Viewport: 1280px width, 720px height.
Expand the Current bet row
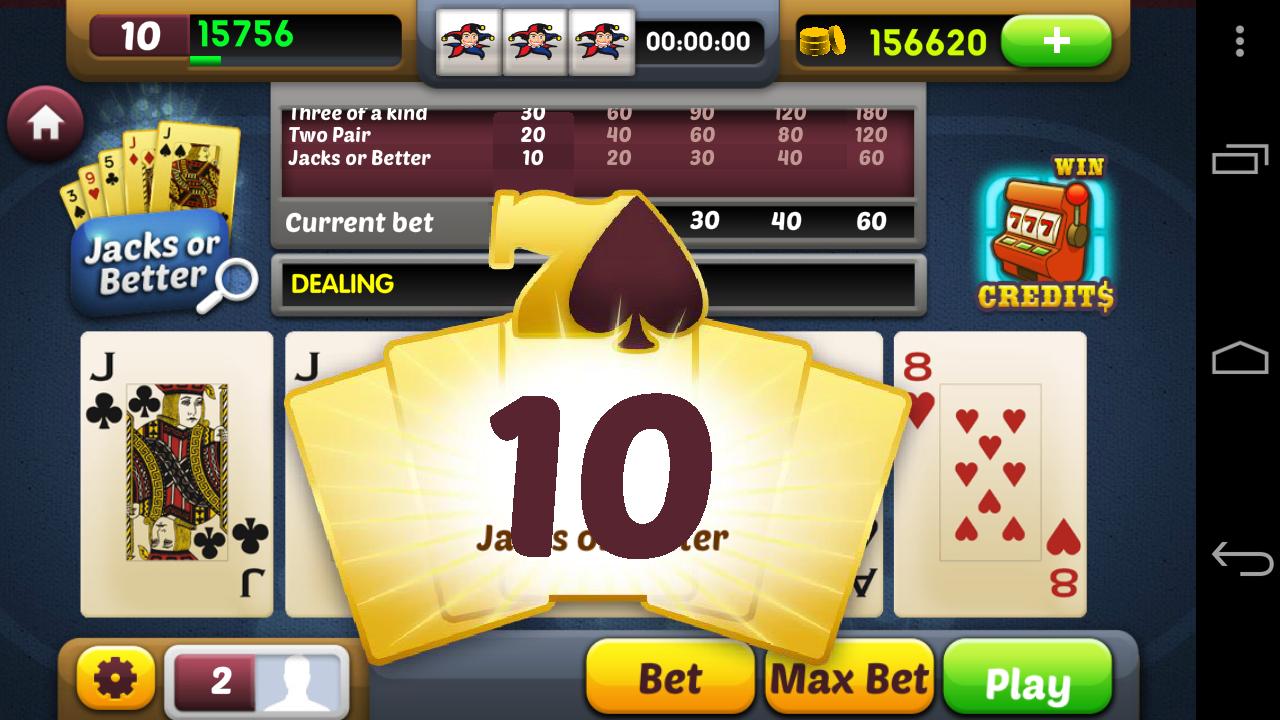click(358, 222)
